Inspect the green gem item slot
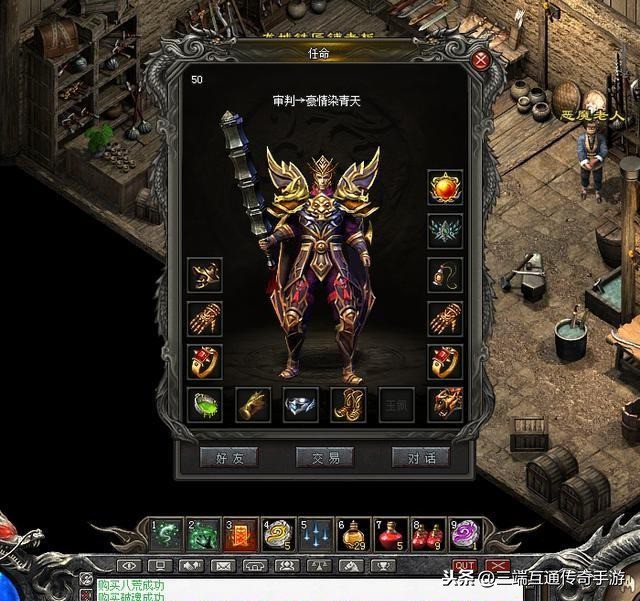The image size is (640, 601). (205, 404)
